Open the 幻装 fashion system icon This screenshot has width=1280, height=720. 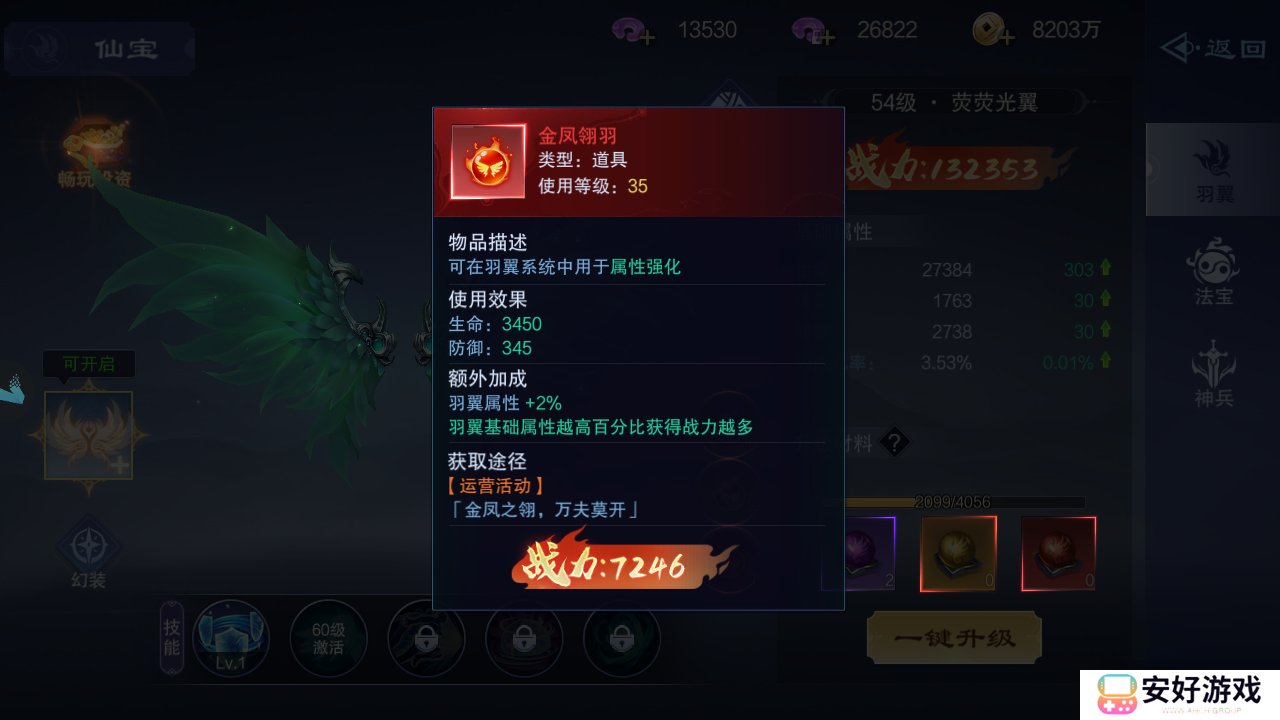(88, 549)
